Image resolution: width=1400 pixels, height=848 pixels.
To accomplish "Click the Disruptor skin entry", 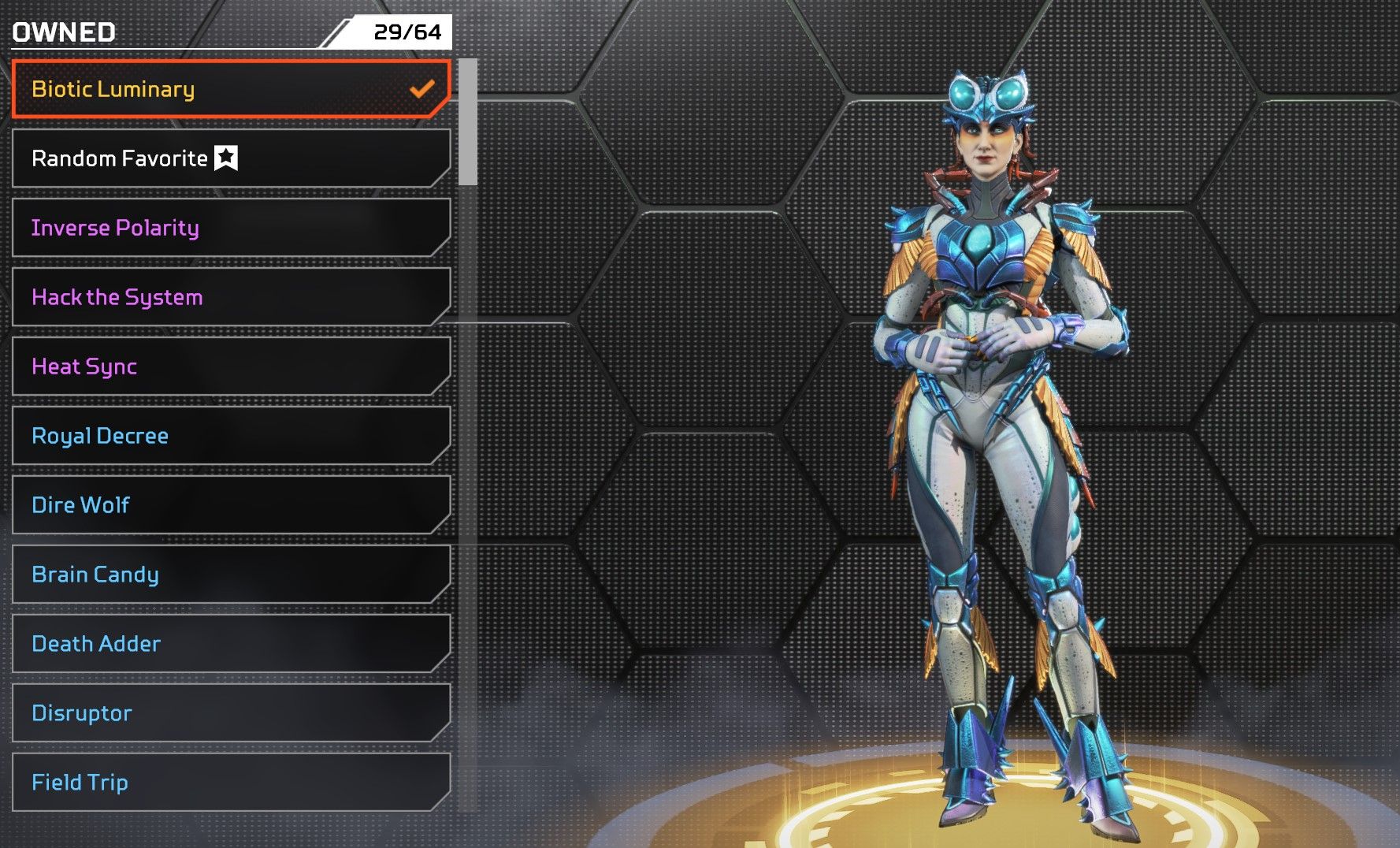I will (230, 713).
